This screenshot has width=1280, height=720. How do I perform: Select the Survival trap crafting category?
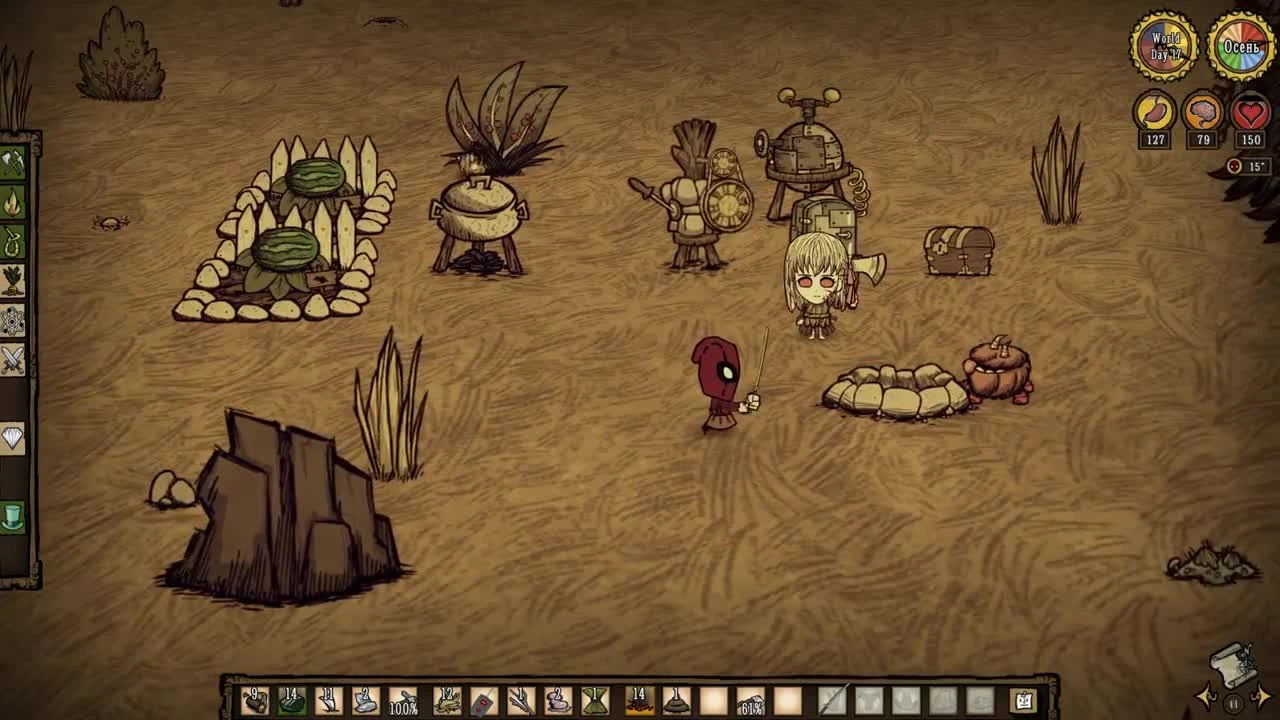15,239
